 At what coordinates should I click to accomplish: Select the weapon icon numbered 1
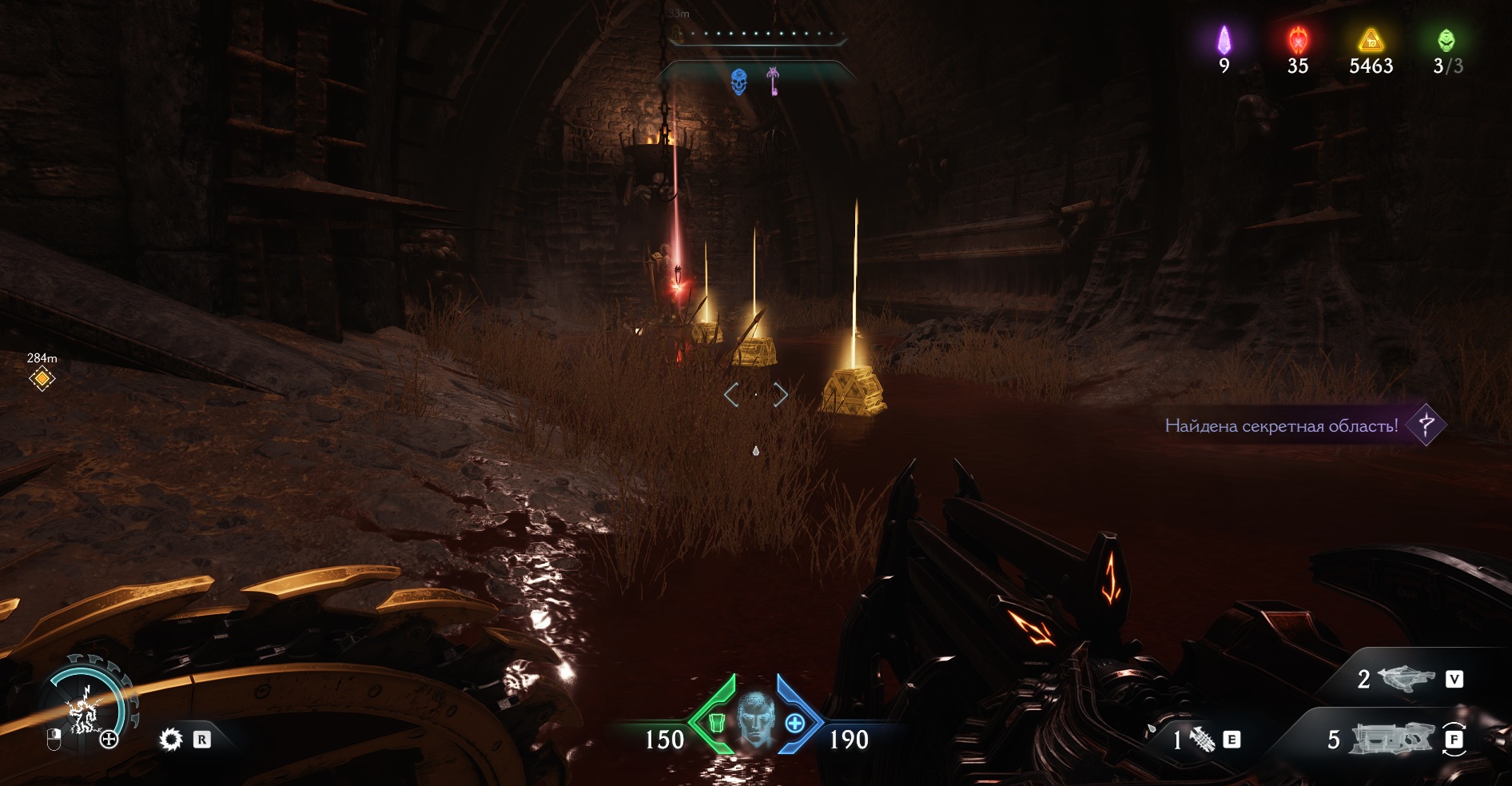1201,740
